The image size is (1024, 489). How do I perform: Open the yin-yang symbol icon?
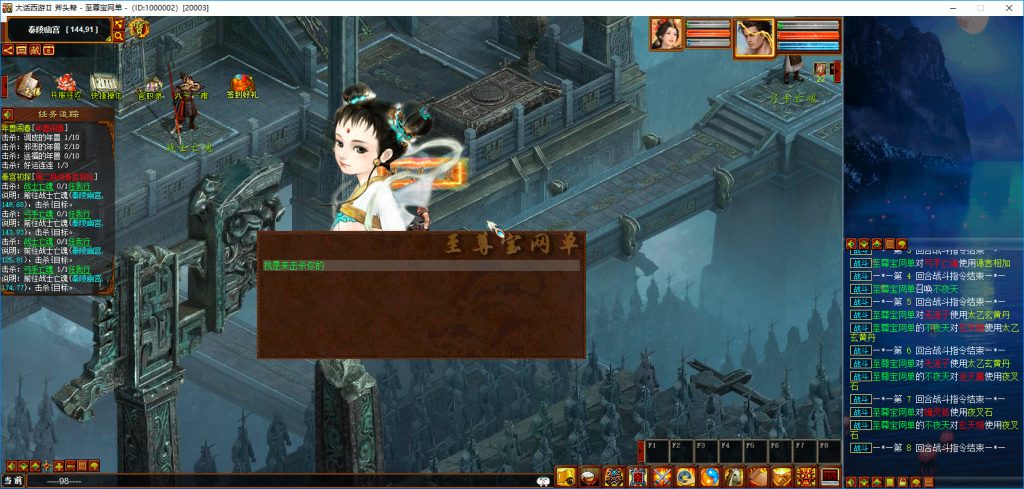[x=709, y=477]
